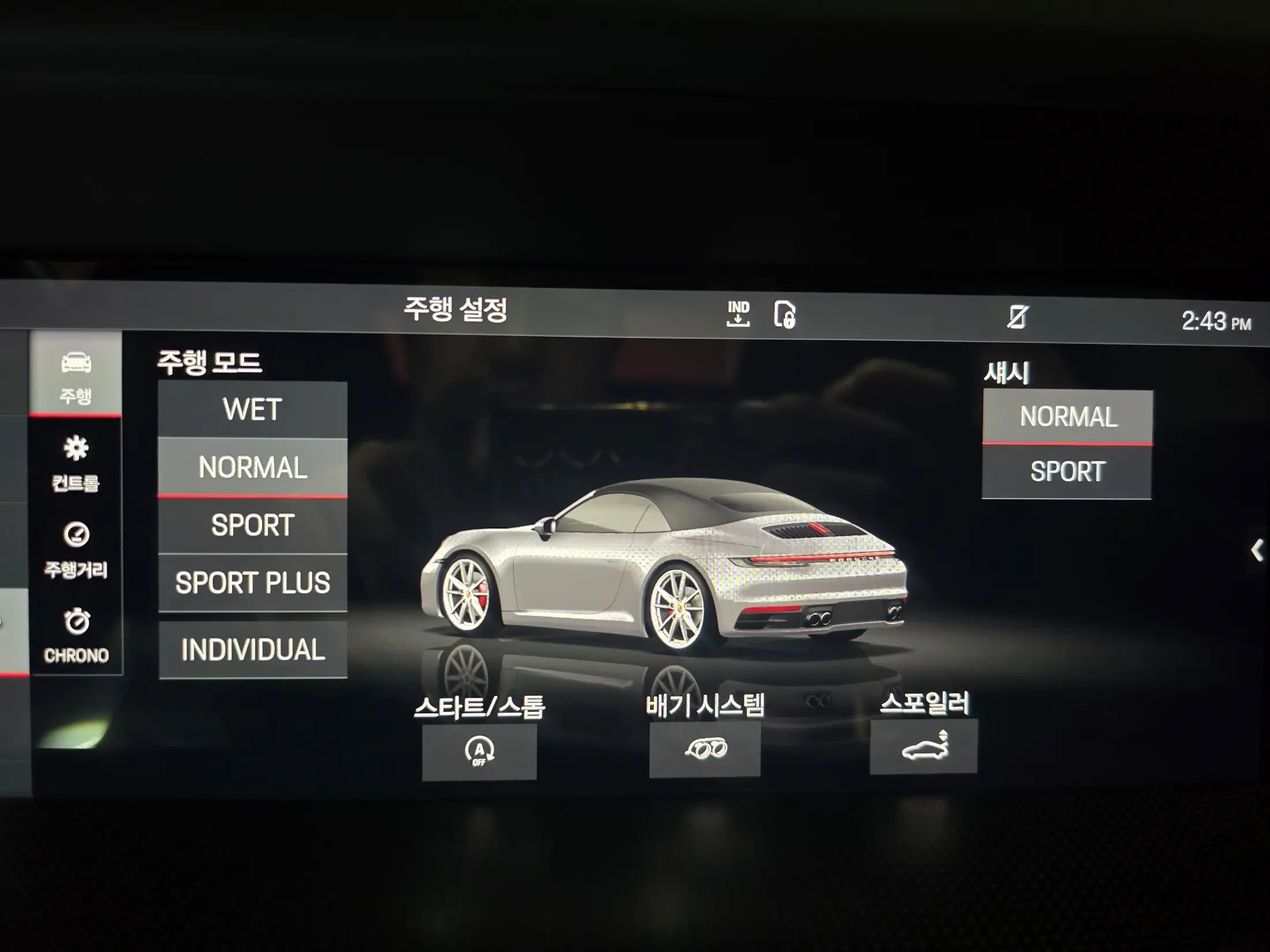1270x952 pixels.
Task: Switch driving mode to SPORT PLUS
Action: [x=252, y=583]
